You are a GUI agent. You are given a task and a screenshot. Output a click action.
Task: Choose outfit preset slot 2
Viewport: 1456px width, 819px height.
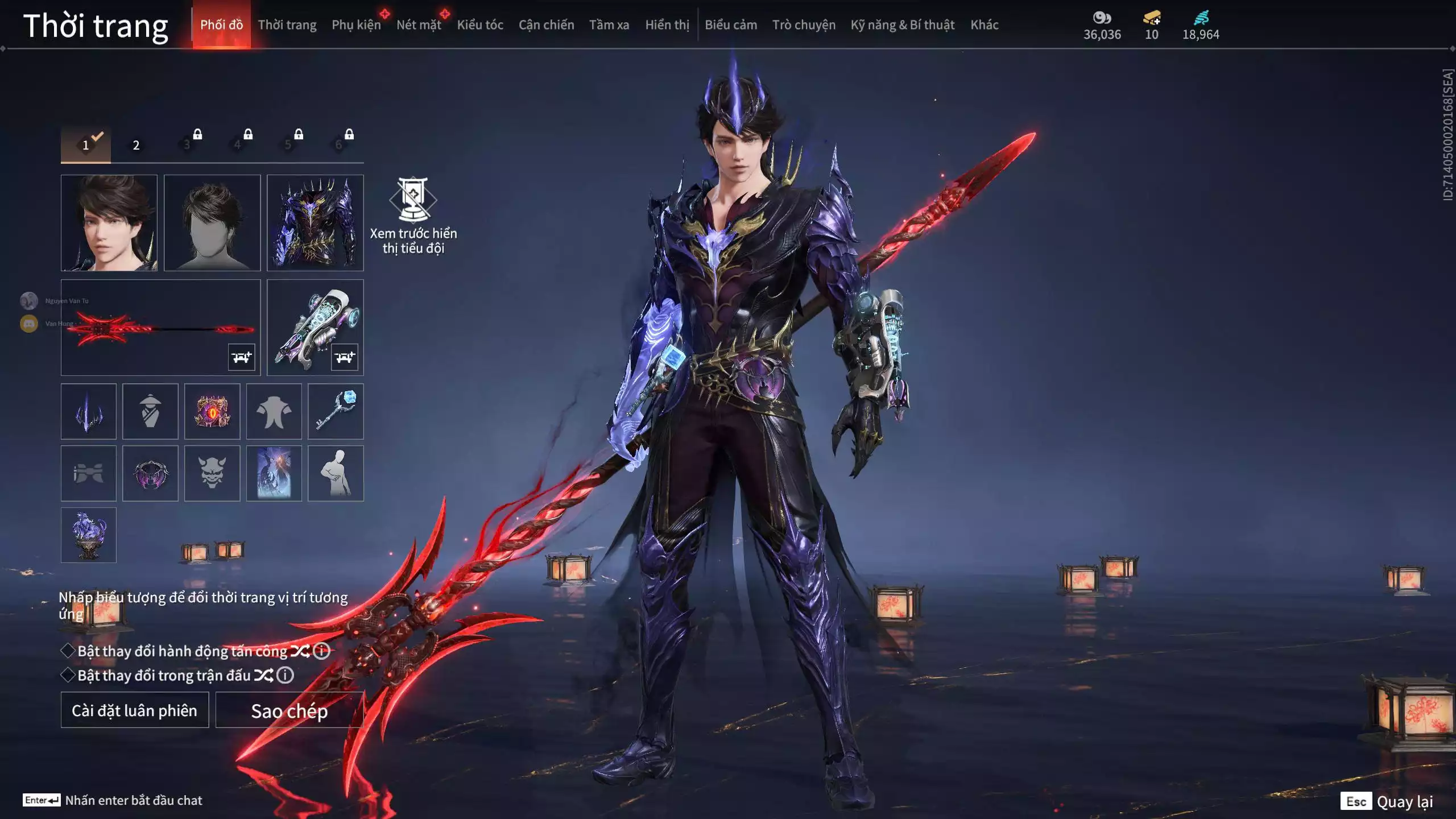(x=136, y=145)
